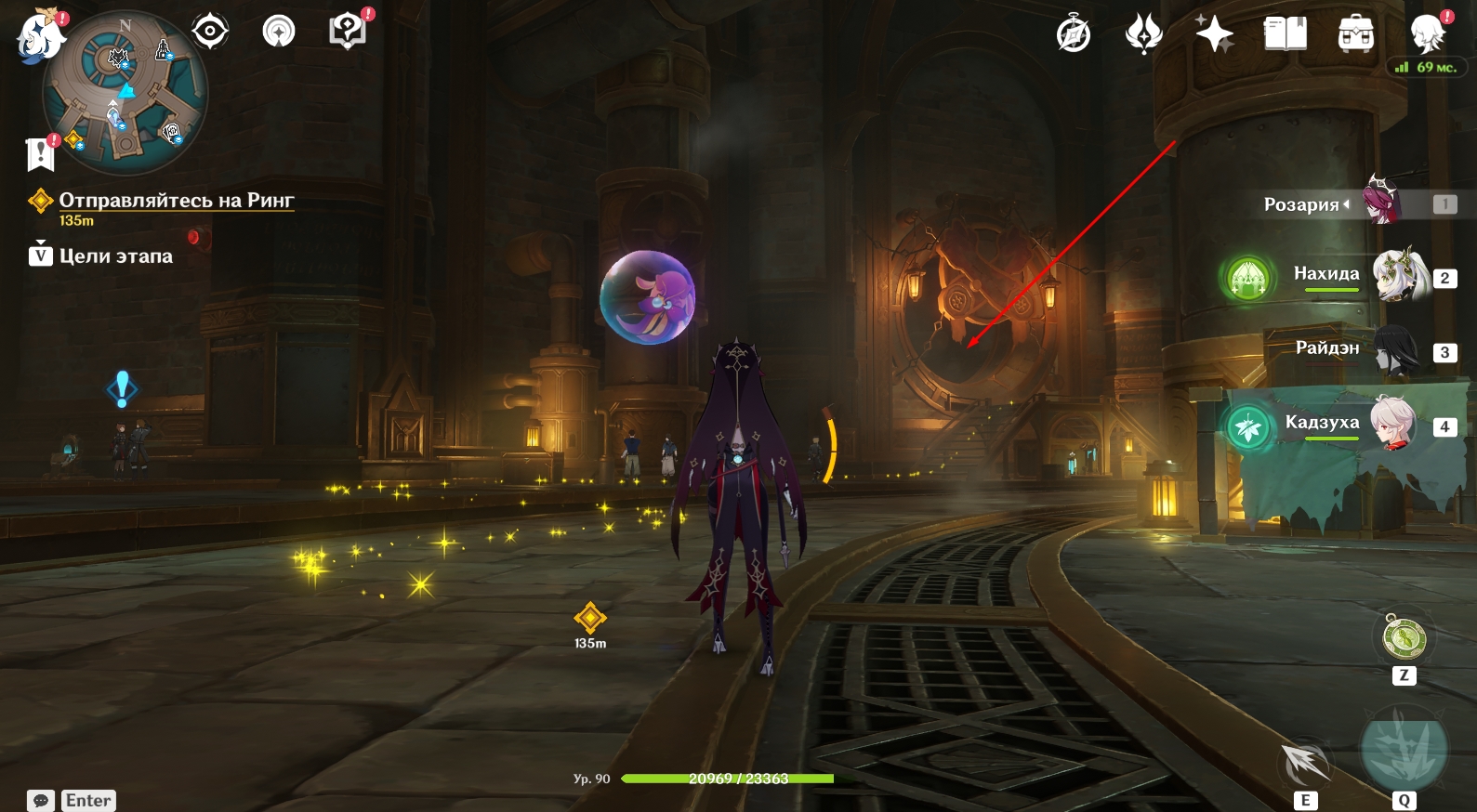Open the character menu portrait icon

[x=1427, y=35]
